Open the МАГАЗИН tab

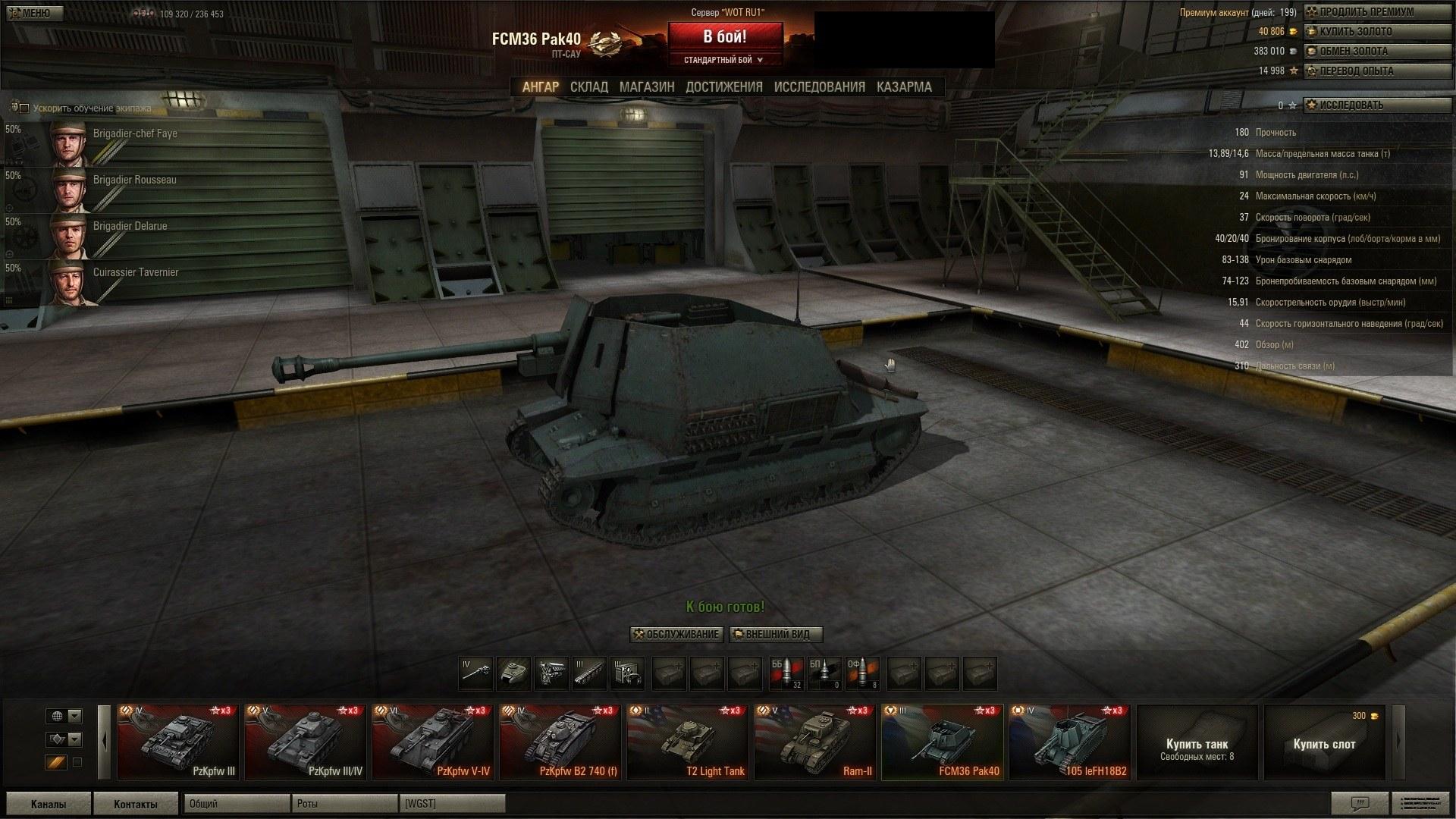click(646, 87)
